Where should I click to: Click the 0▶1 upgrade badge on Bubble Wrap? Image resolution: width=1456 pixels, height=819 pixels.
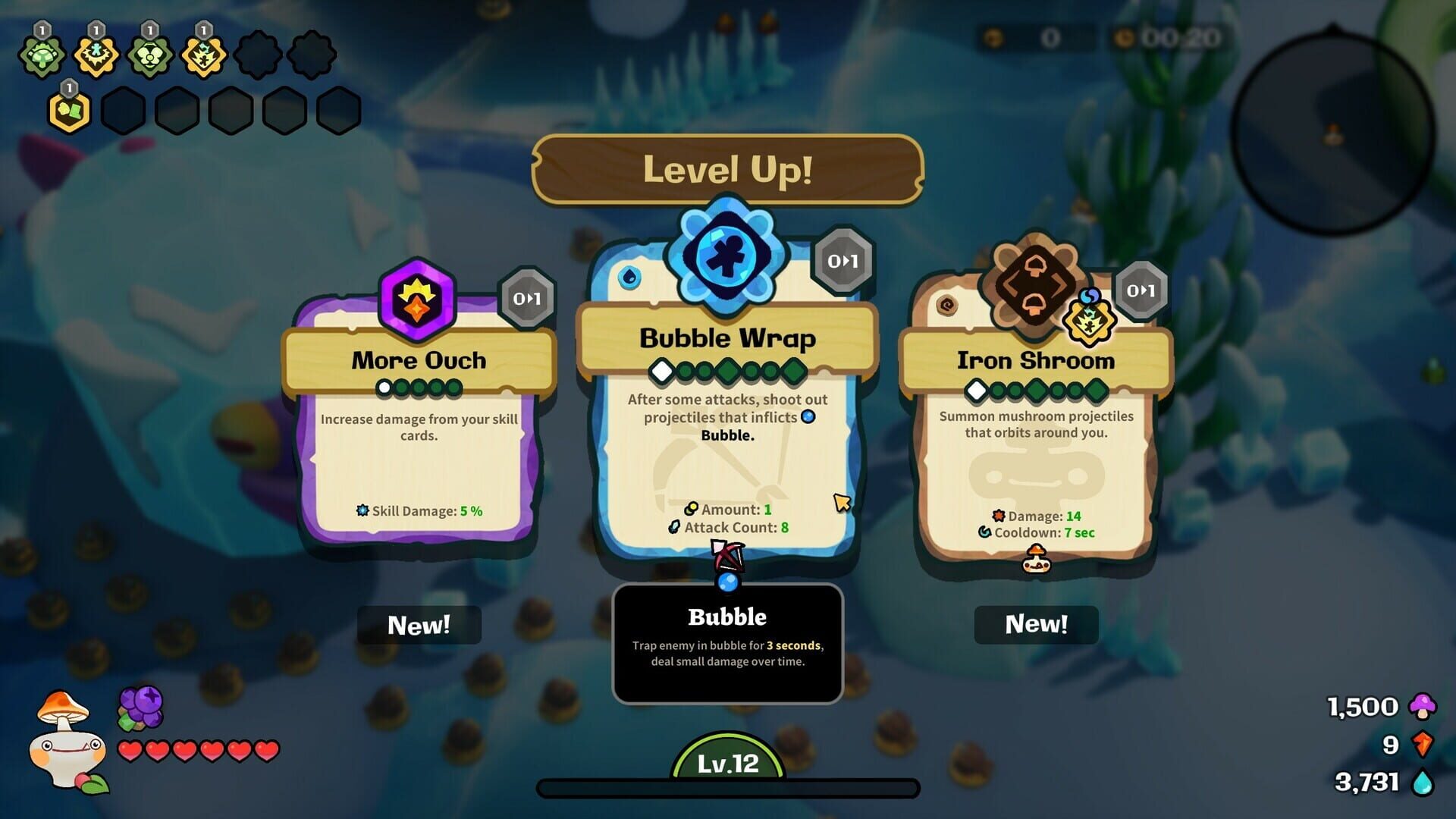tap(844, 262)
